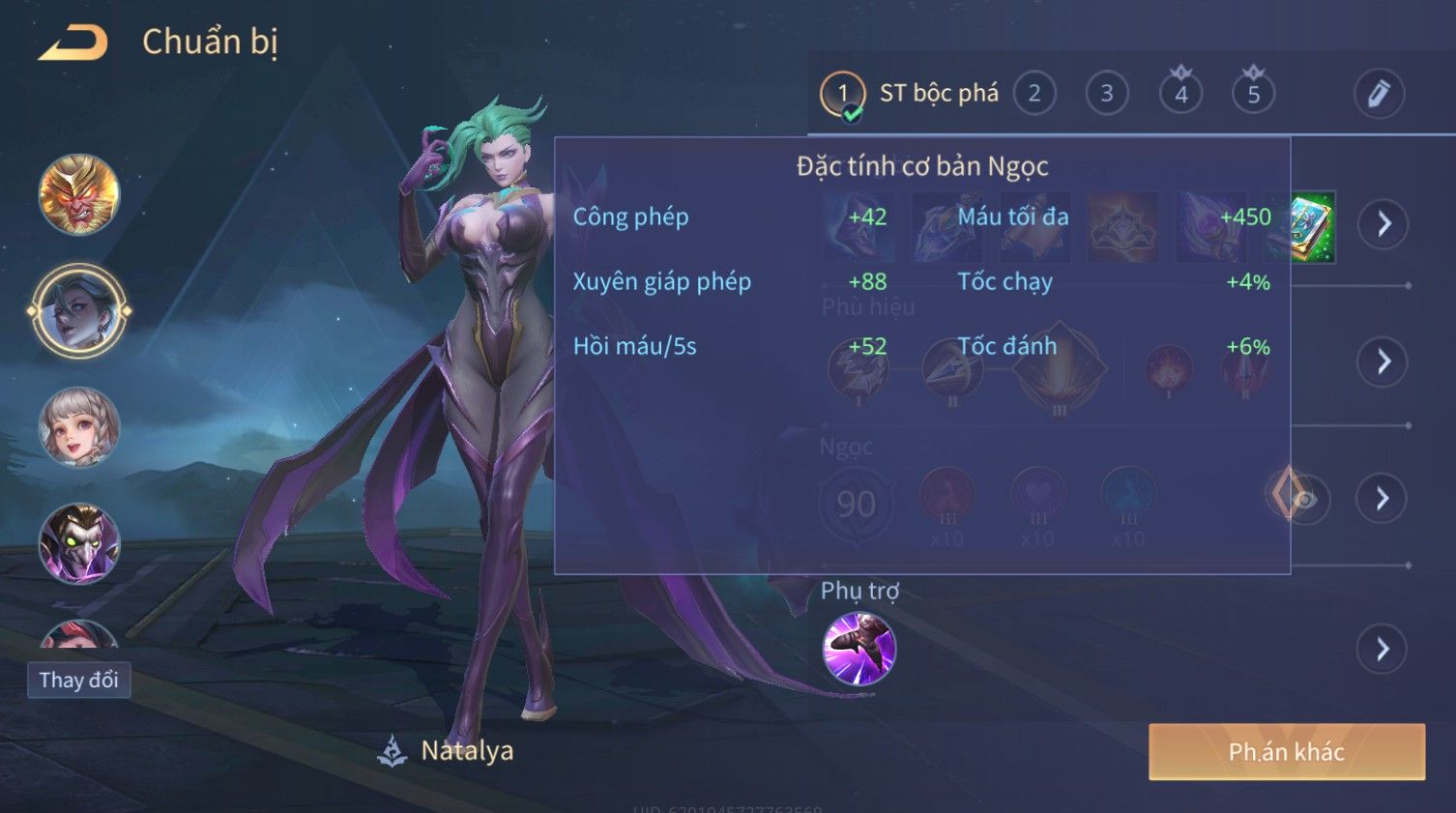Screen dimensions: 1456x813
Task: Select the Phụ trợ dash skill icon
Action: pyautogui.click(x=859, y=649)
